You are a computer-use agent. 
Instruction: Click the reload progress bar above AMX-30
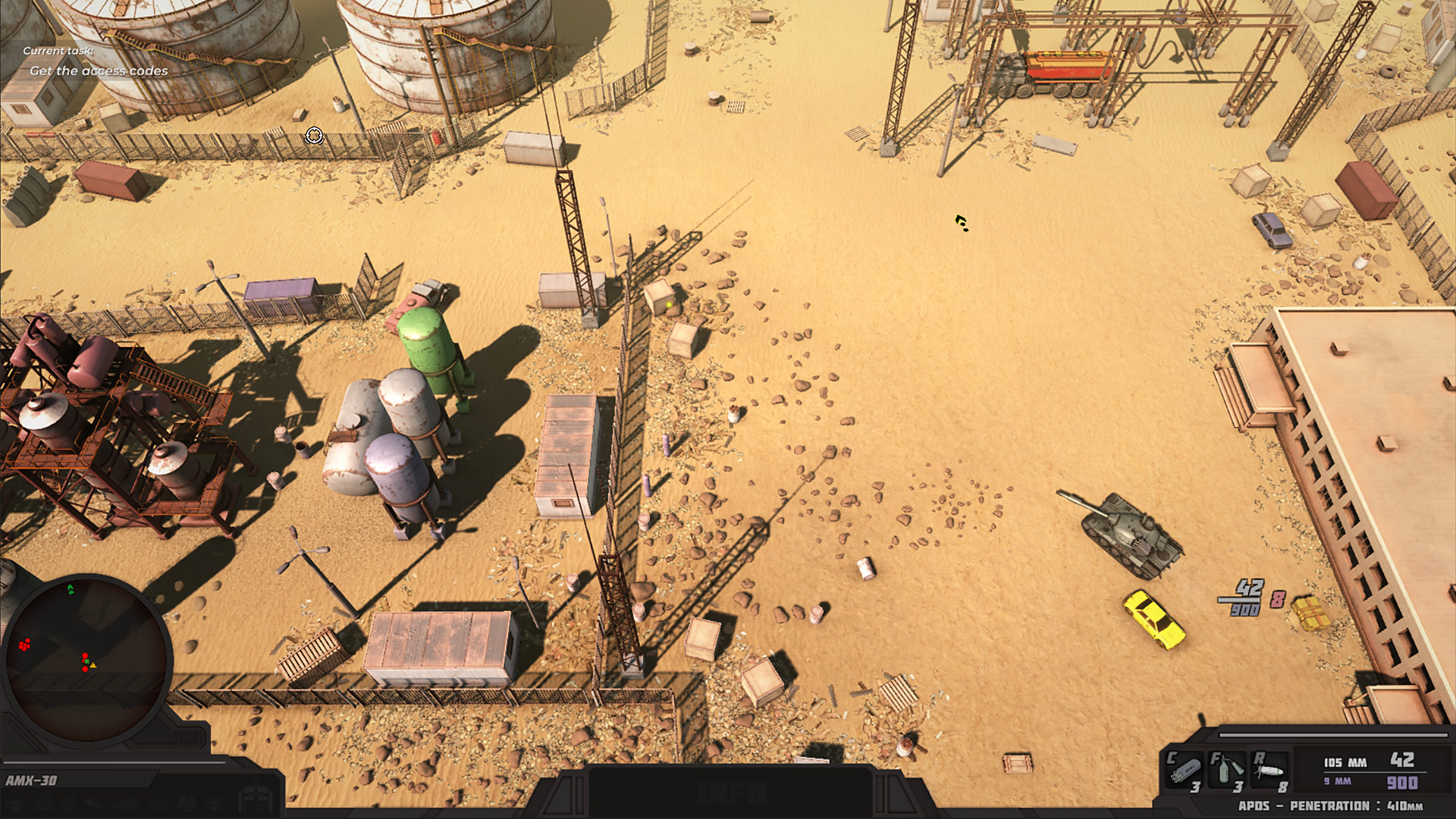coord(114,761)
